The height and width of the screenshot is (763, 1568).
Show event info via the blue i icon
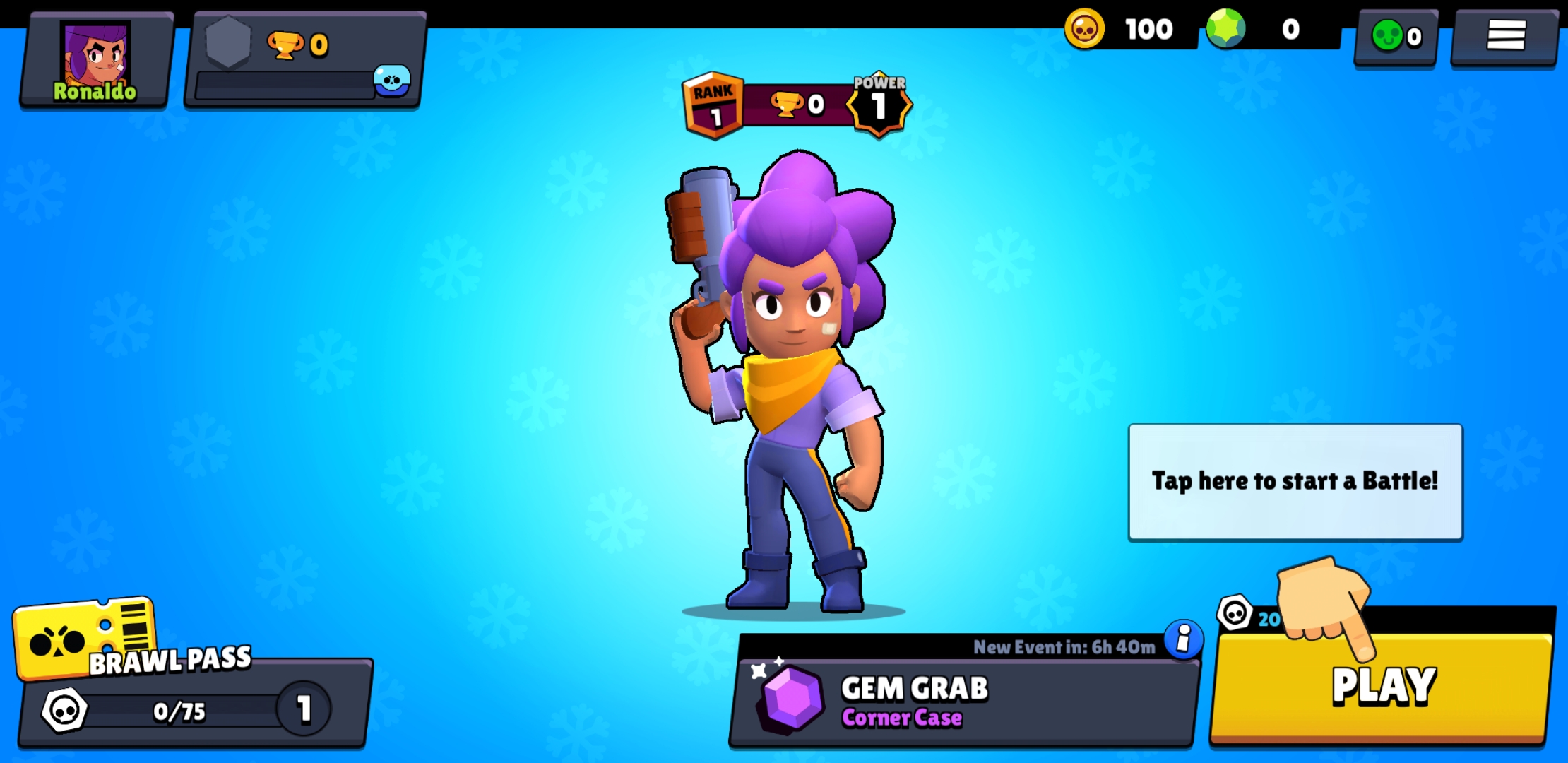(x=1183, y=639)
